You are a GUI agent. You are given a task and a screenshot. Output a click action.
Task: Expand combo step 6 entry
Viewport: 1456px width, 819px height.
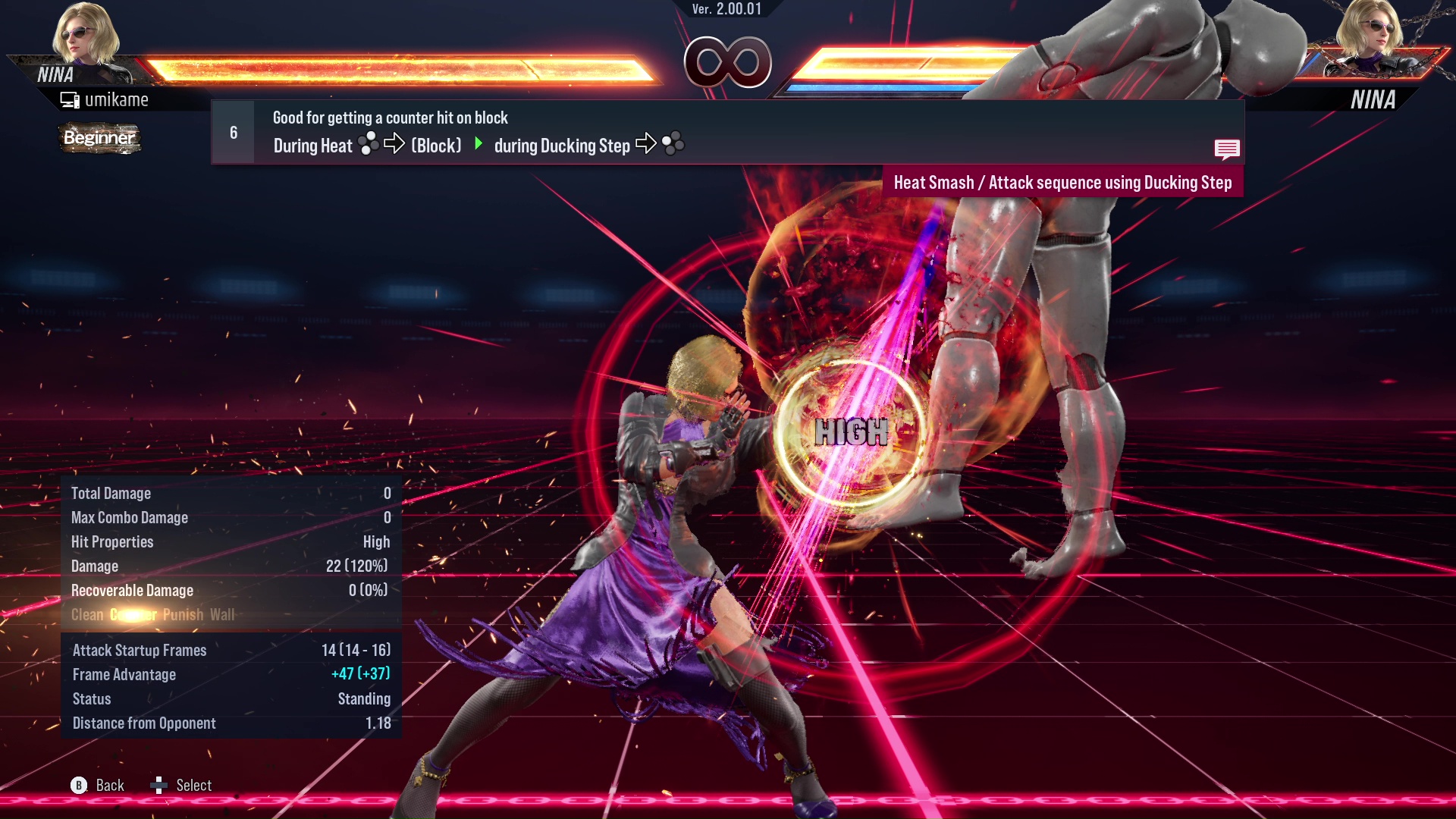pyautogui.click(x=232, y=132)
